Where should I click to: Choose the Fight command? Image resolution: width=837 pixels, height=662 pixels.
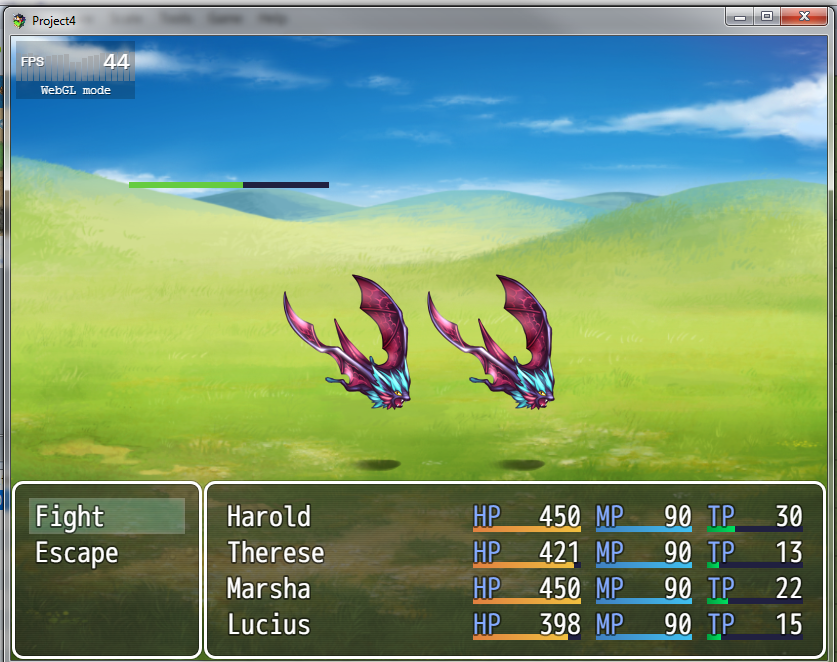pyautogui.click(x=106, y=516)
